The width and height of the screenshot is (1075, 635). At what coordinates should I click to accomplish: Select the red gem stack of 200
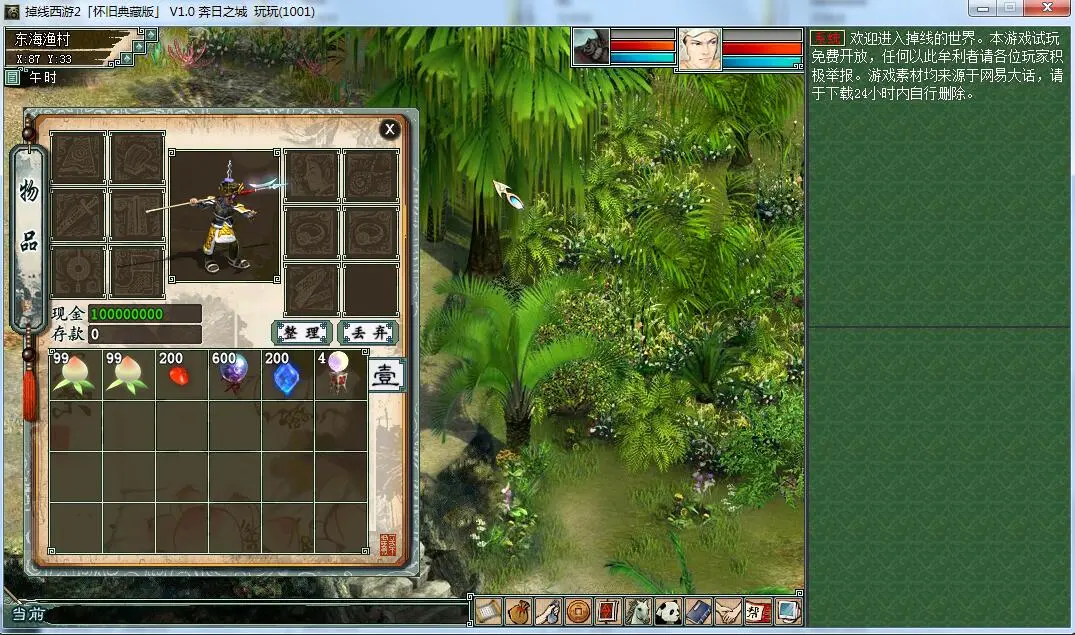[x=182, y=375]
